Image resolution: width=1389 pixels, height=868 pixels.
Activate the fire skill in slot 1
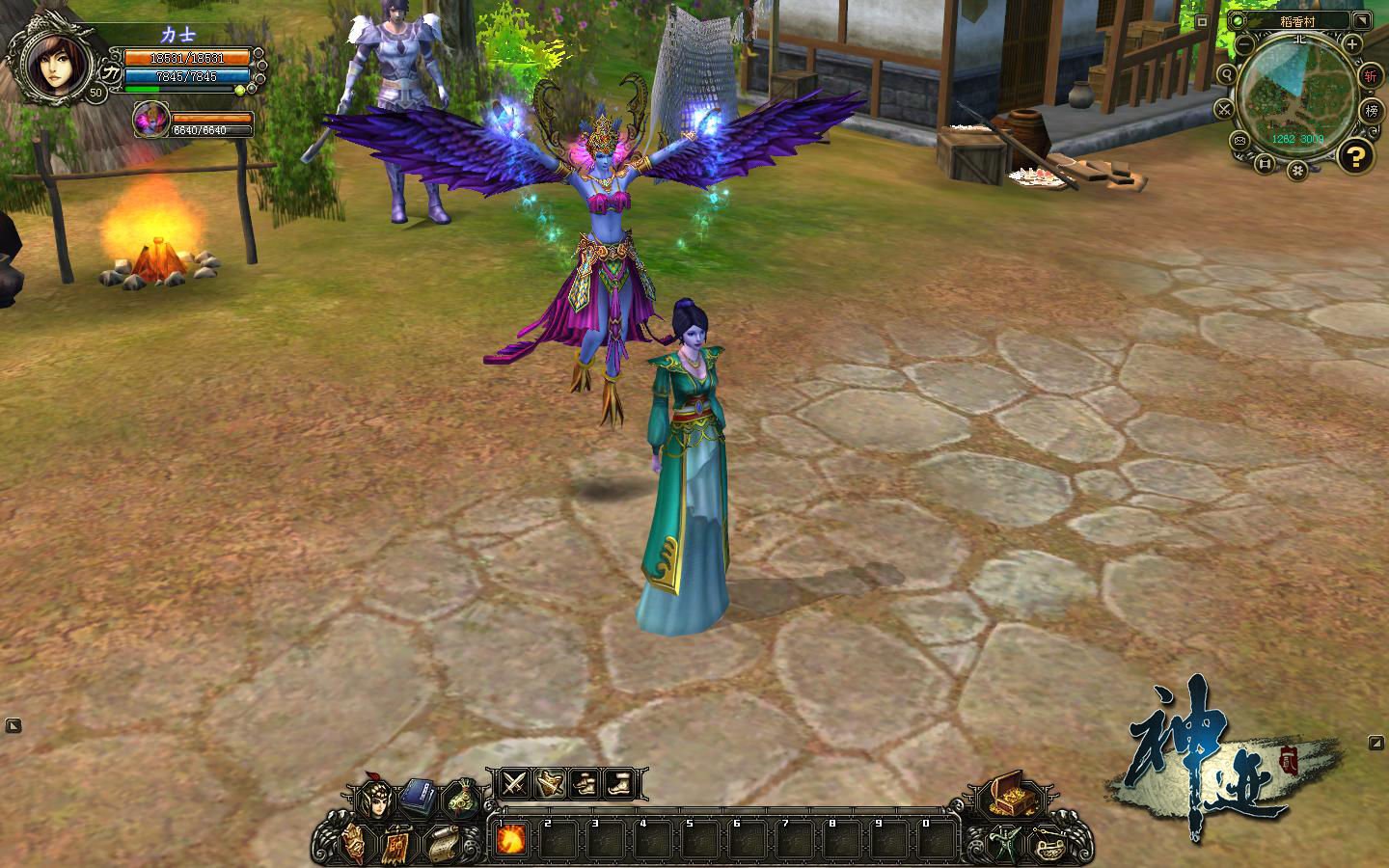[511, 840]
